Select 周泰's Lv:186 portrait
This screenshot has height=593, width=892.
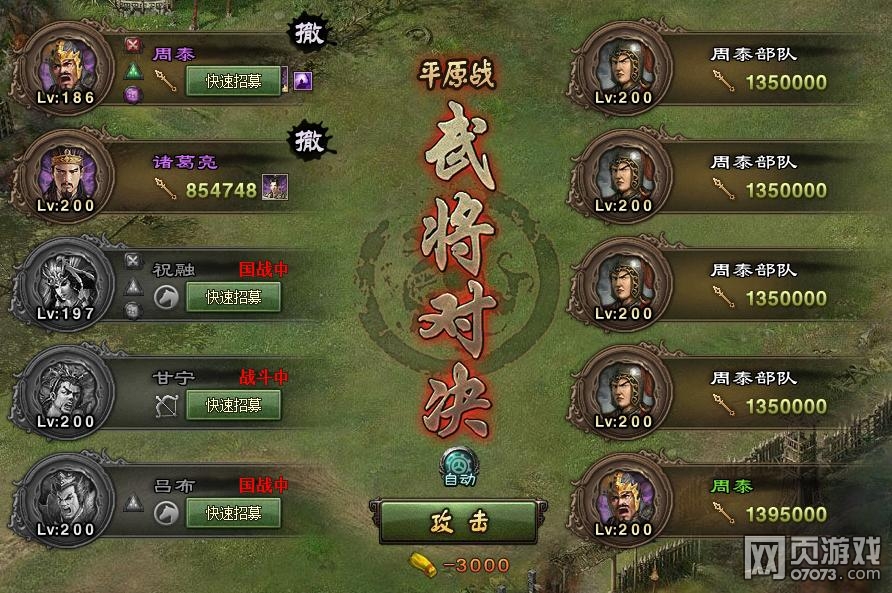[65, 66]
